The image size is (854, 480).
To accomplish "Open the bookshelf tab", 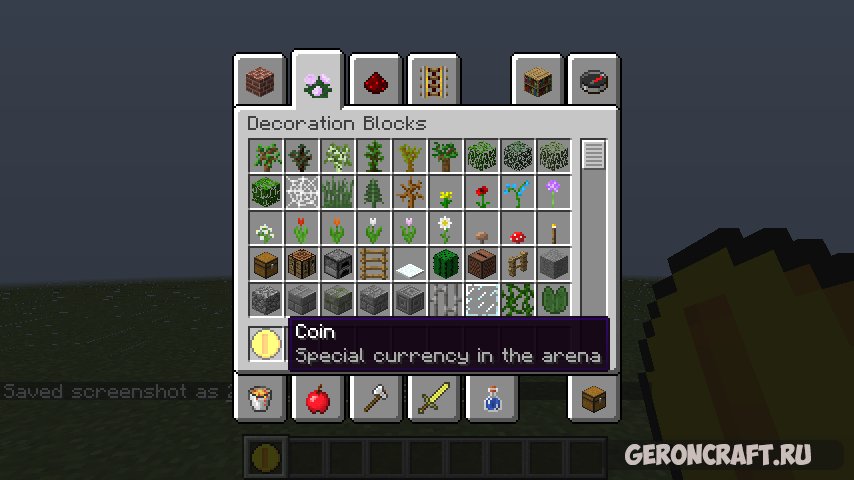I will pyautogui.click(x=537, y=80).
